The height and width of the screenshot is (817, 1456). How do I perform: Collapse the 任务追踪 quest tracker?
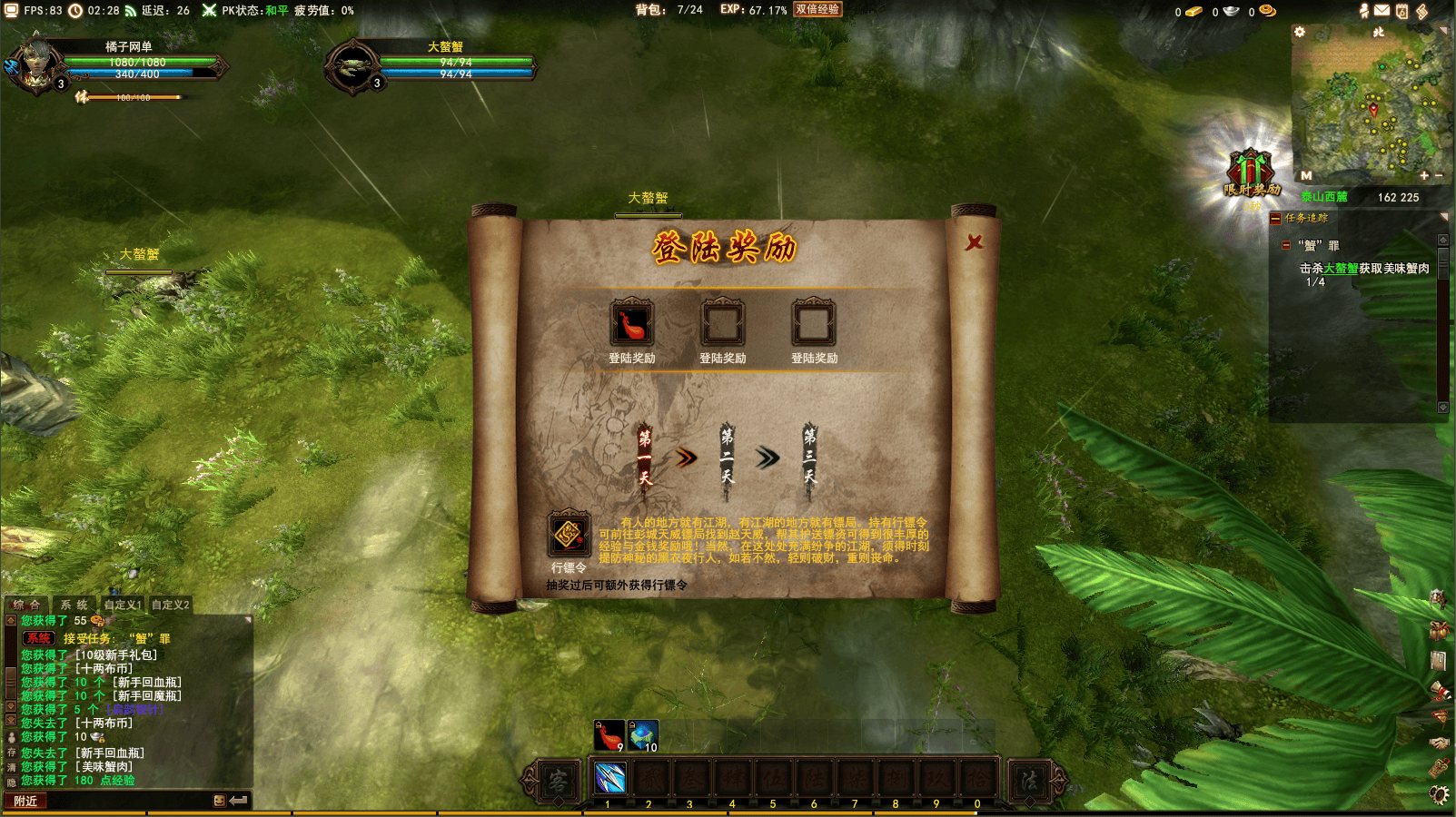(x=1275, y=218)
